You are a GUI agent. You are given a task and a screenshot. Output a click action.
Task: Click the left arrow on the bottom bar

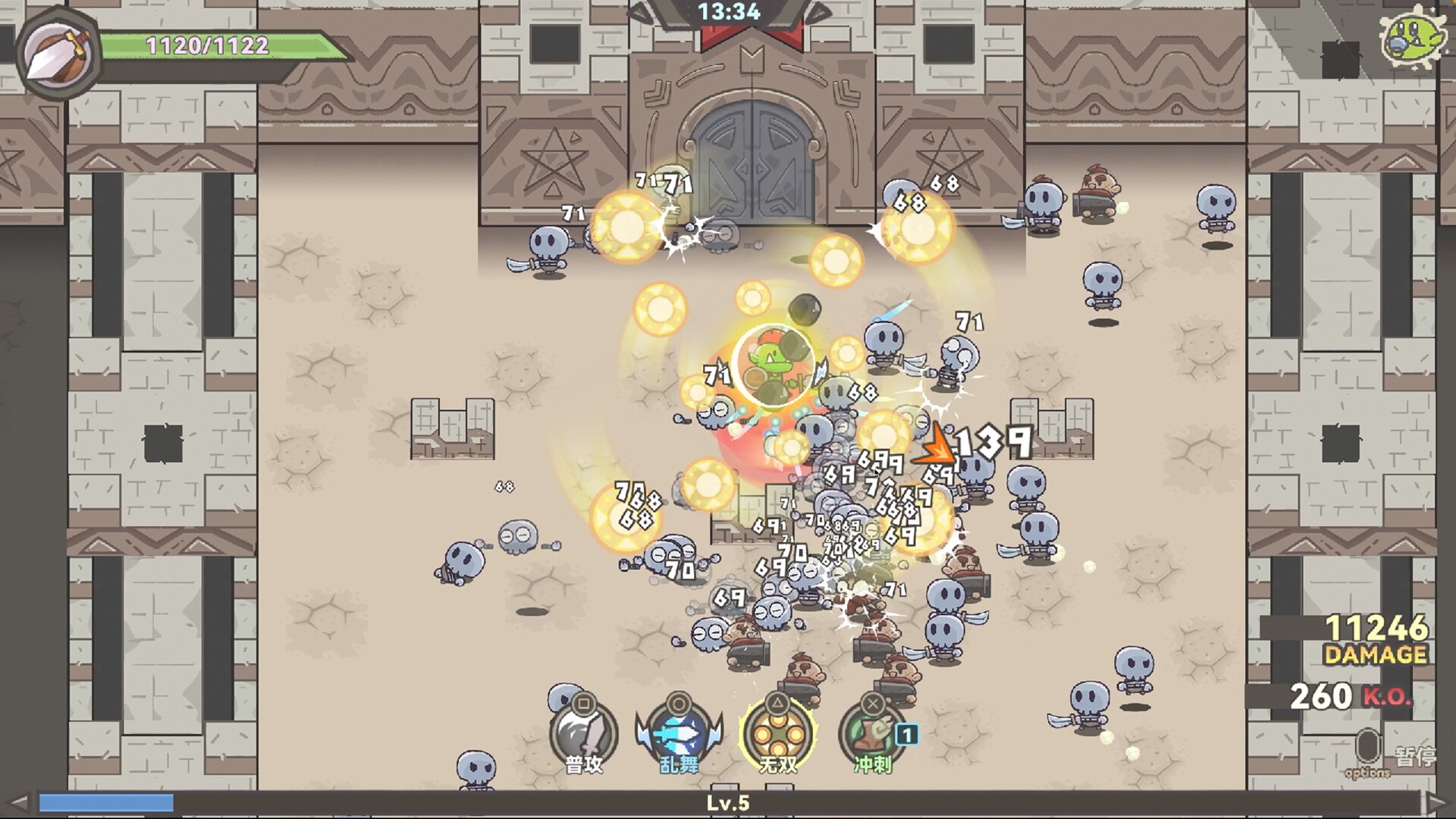[x=17, y=802]
